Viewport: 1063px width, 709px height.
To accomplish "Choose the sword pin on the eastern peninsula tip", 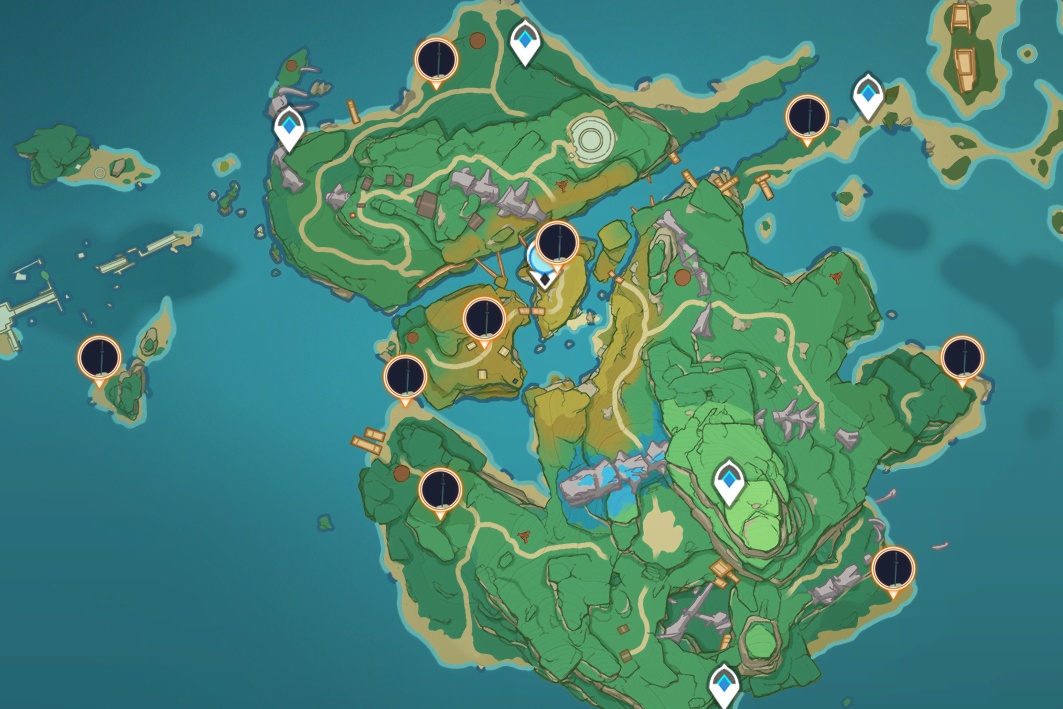I will tap(962, 358).
